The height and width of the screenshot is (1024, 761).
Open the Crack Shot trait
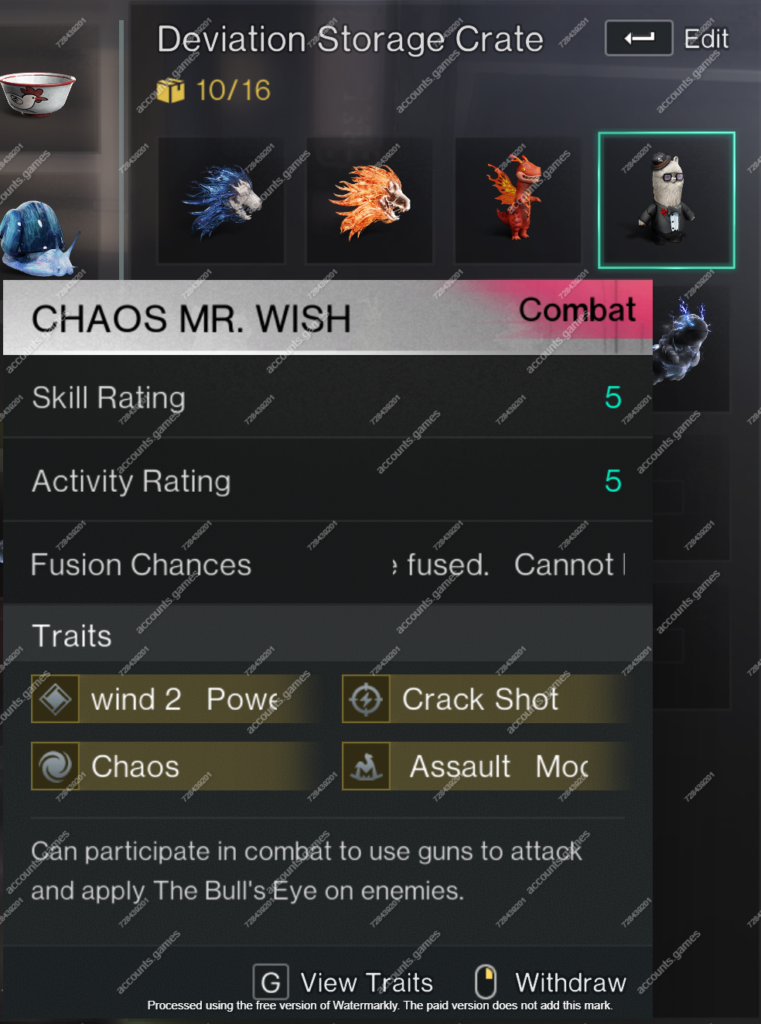(x=485, y=700)
